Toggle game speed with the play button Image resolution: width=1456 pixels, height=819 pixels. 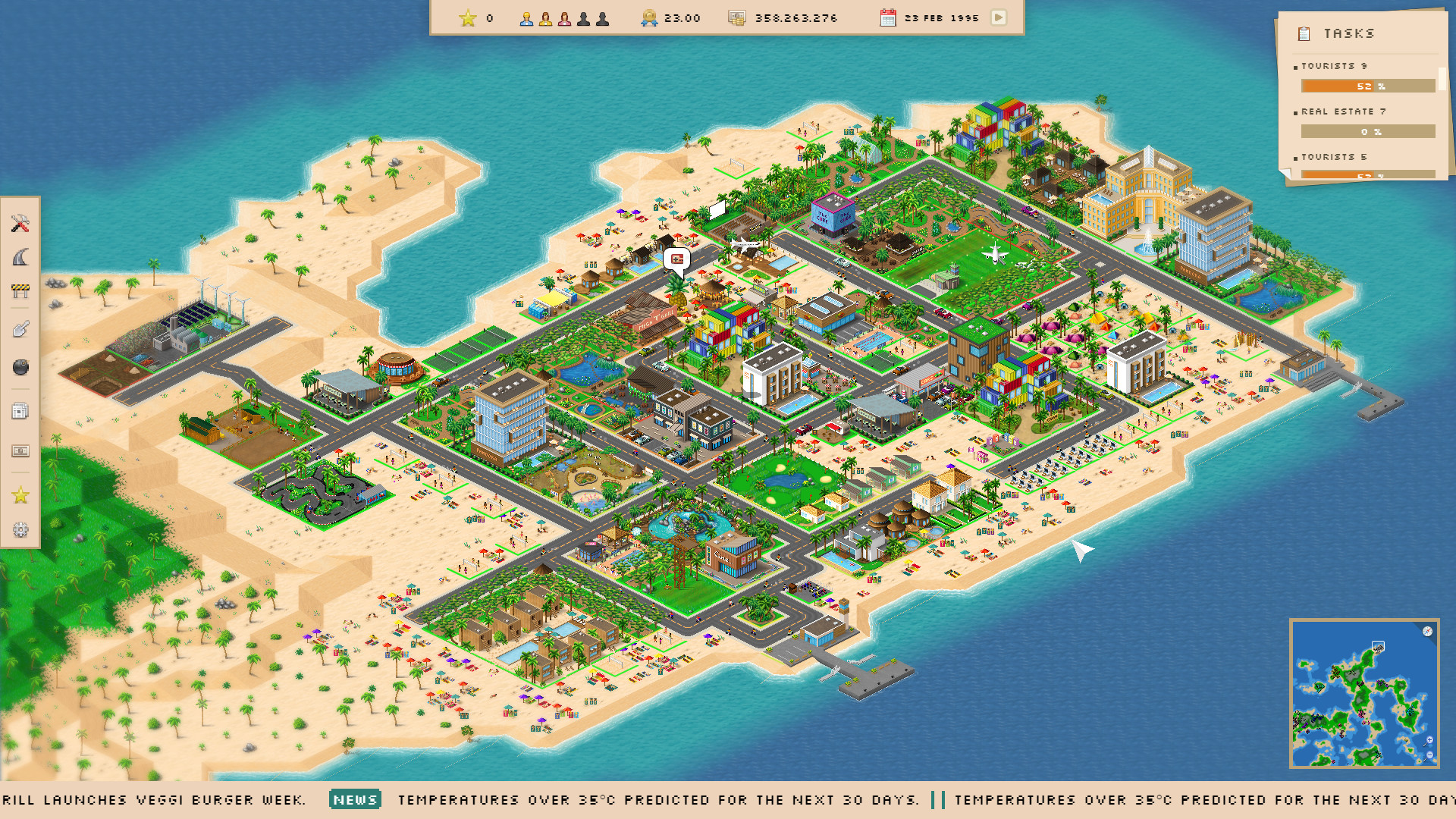click(999, 17)
